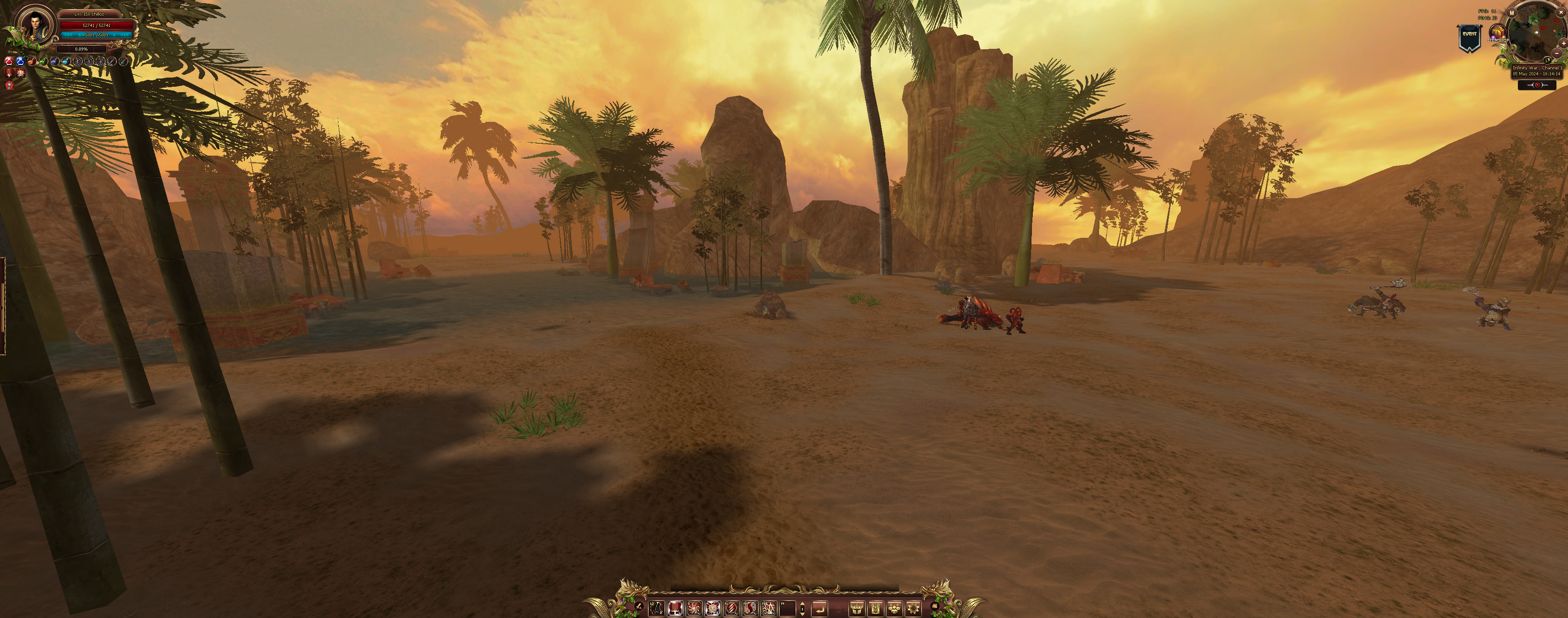Open the Event banner
The width and height of the screenshot is (1568, 618).
[x=1469, y=38]
